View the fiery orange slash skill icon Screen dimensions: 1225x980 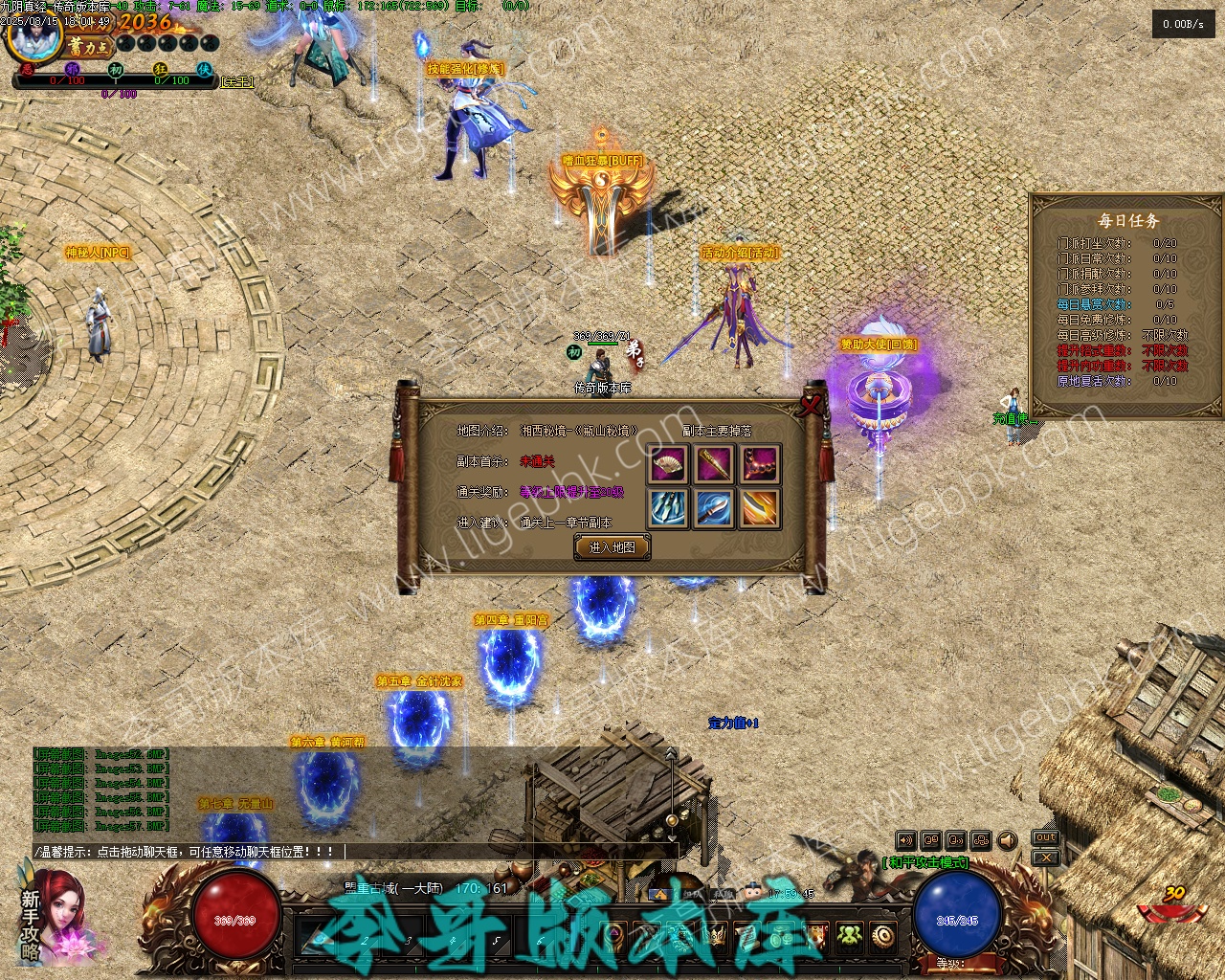(x=761, y=508)
